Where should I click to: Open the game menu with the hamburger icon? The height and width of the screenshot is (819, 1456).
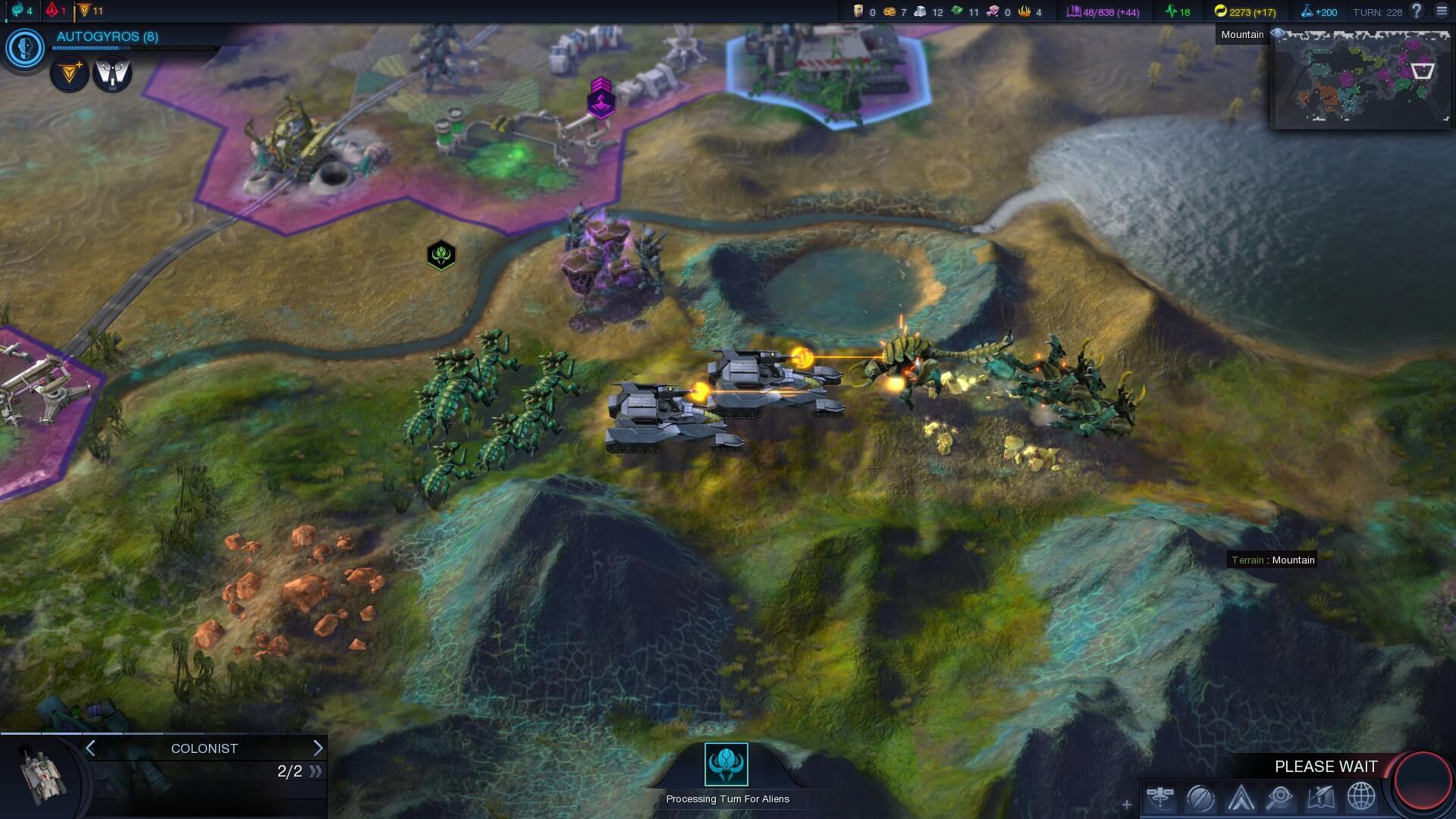pyautogui.click(x=1442, y=11)
